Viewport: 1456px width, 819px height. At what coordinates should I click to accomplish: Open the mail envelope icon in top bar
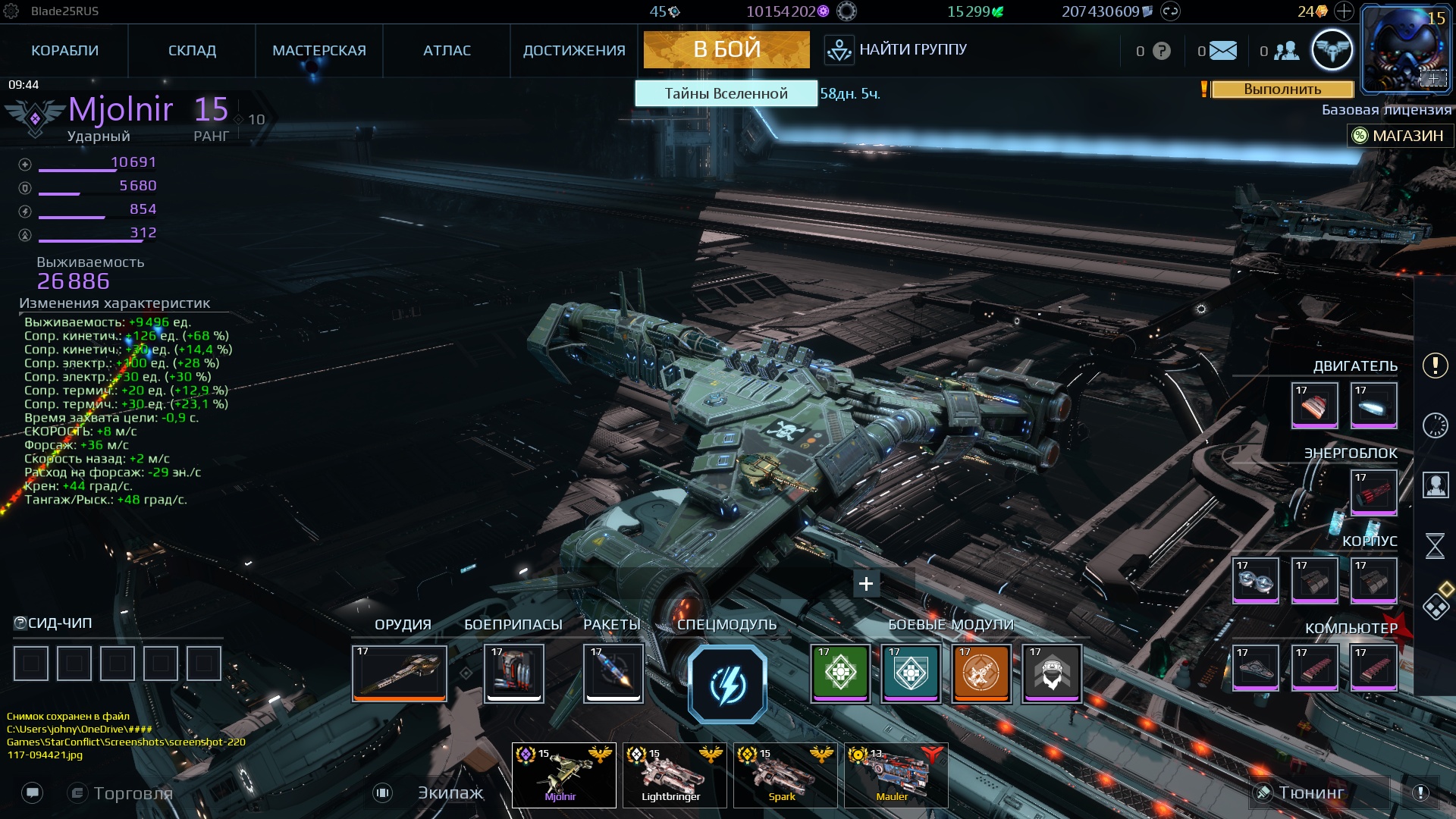pyautogui.click(x=1222, y=50)
